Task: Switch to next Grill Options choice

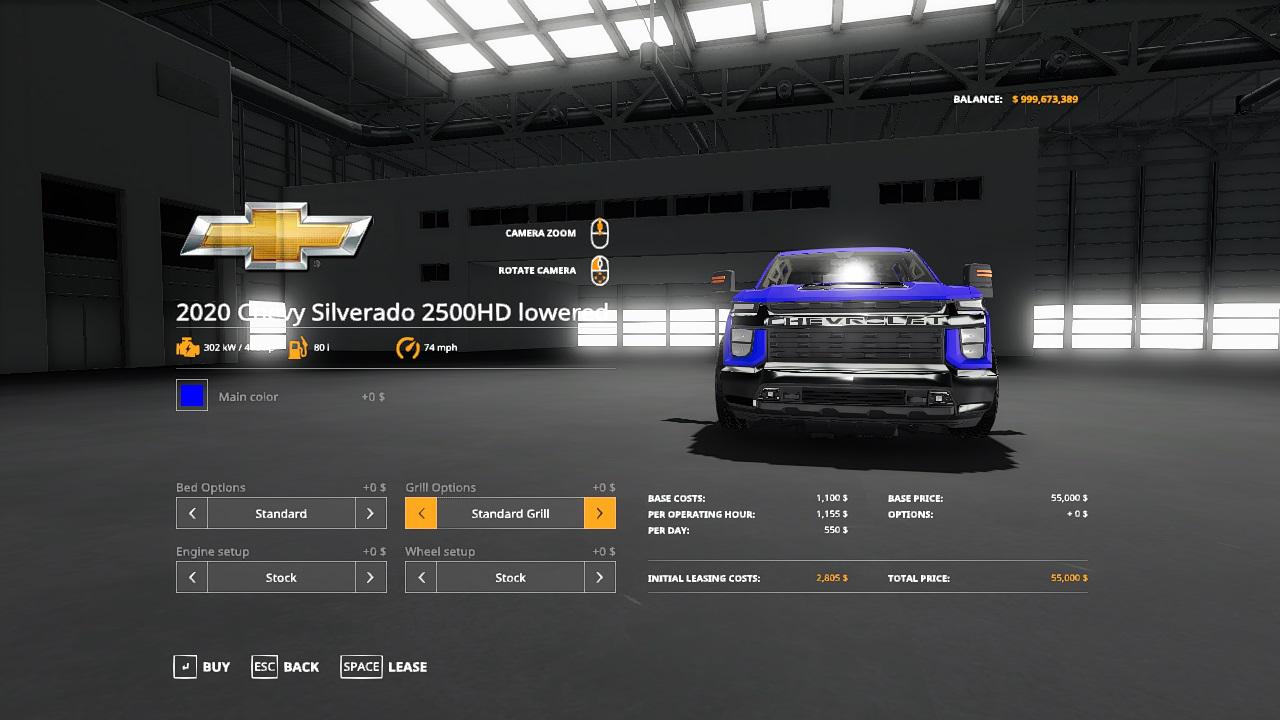Action: 599,513
